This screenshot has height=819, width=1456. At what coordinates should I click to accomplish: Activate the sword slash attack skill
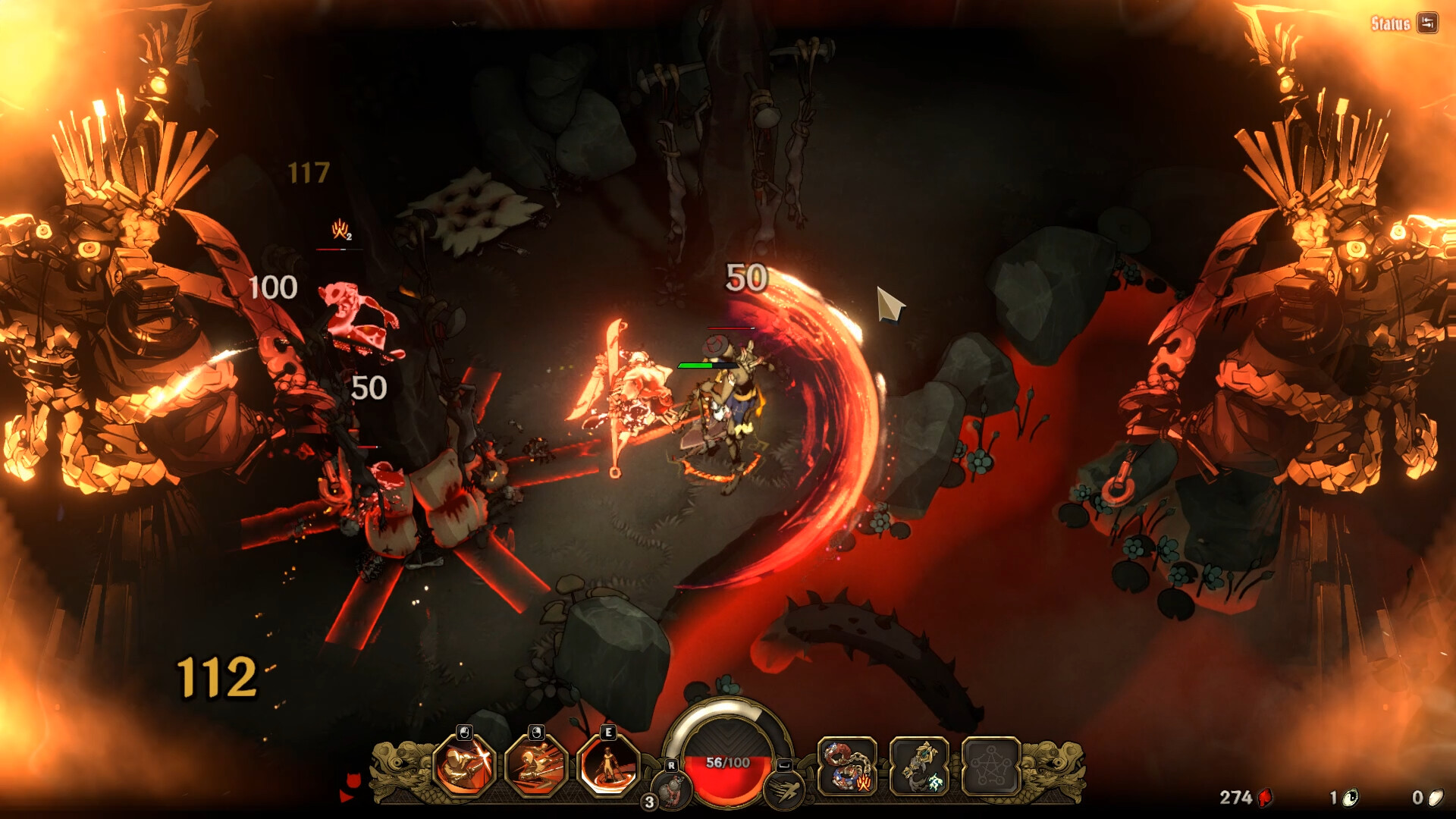464,766
